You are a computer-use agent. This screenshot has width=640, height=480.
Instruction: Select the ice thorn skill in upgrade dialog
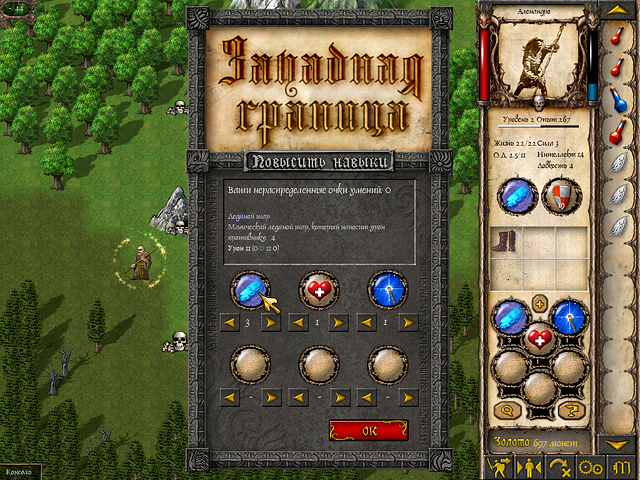click(x=247, y=288)
